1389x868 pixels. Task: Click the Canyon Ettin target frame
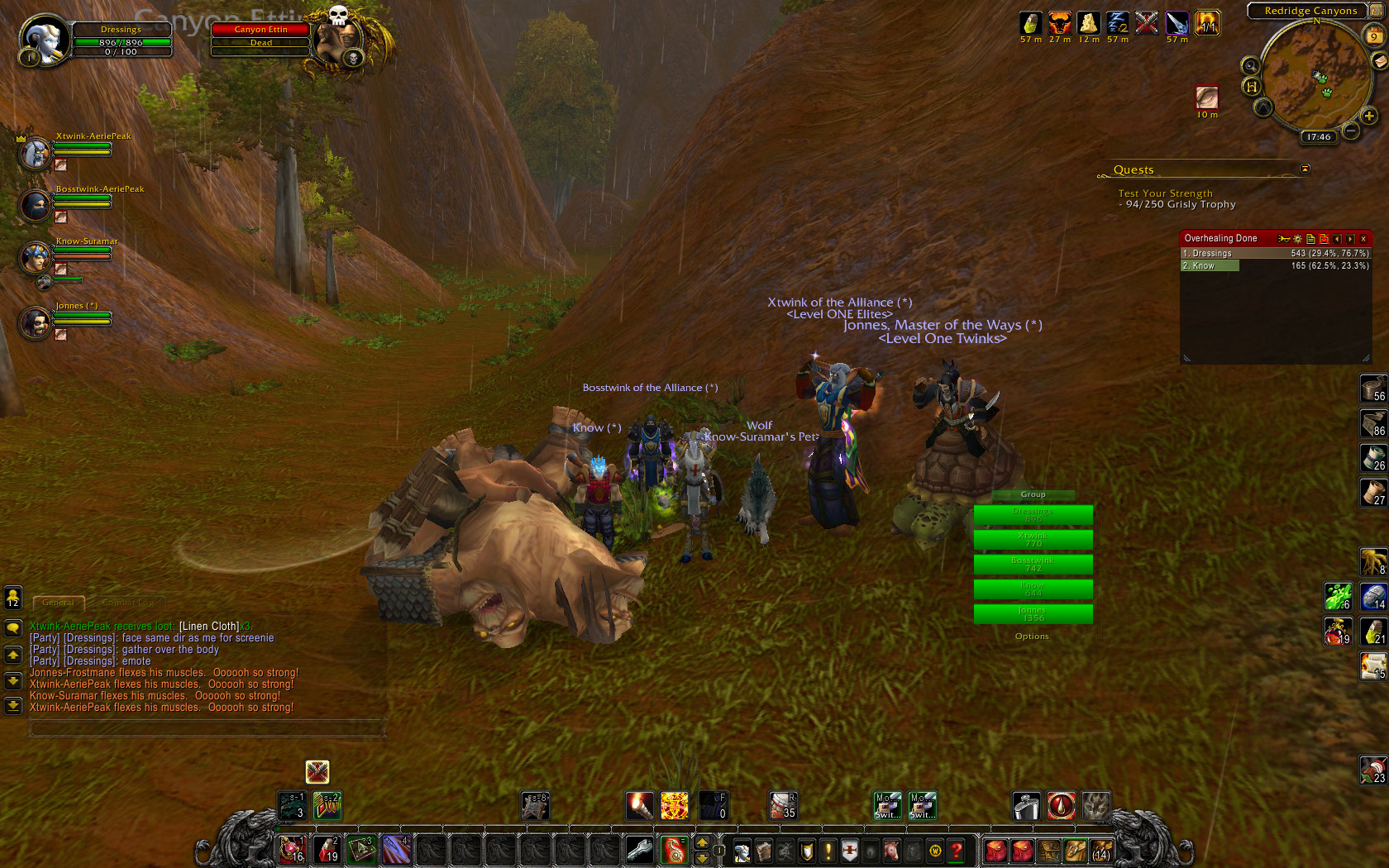(x=261, y=36)
